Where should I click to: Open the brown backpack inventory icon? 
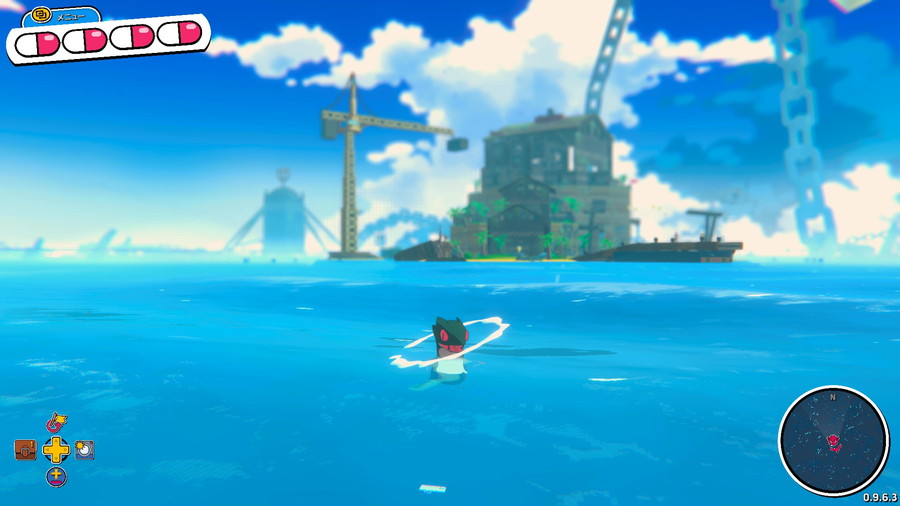pyautogui.click(x=26, y=450)
